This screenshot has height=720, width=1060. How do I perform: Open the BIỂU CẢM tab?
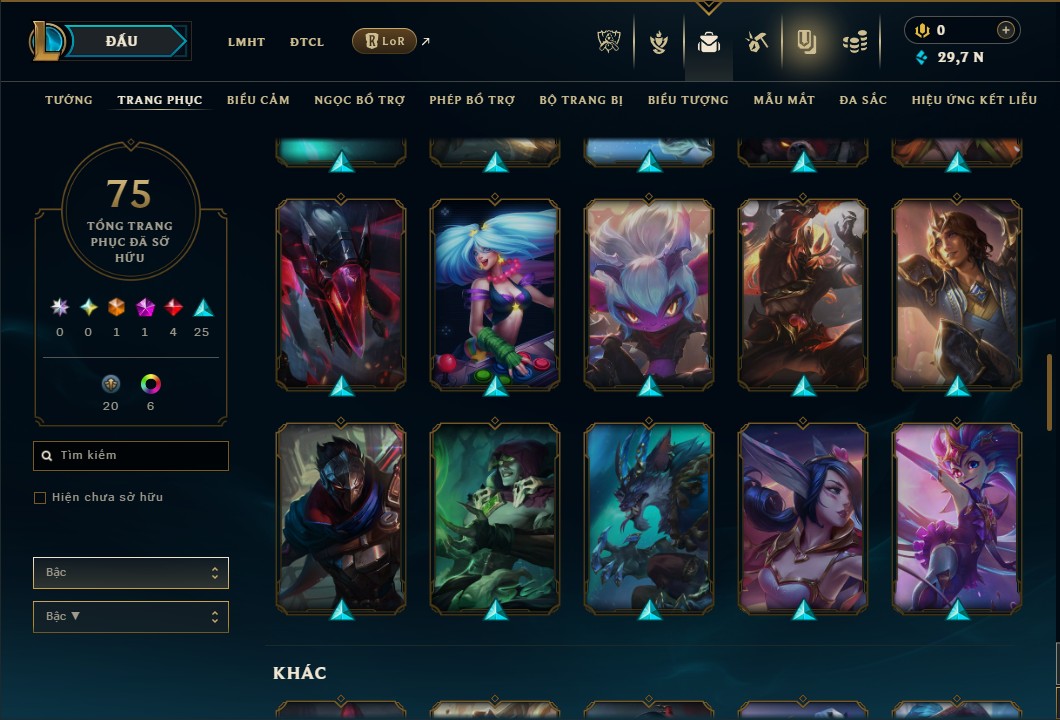[258, 100]
